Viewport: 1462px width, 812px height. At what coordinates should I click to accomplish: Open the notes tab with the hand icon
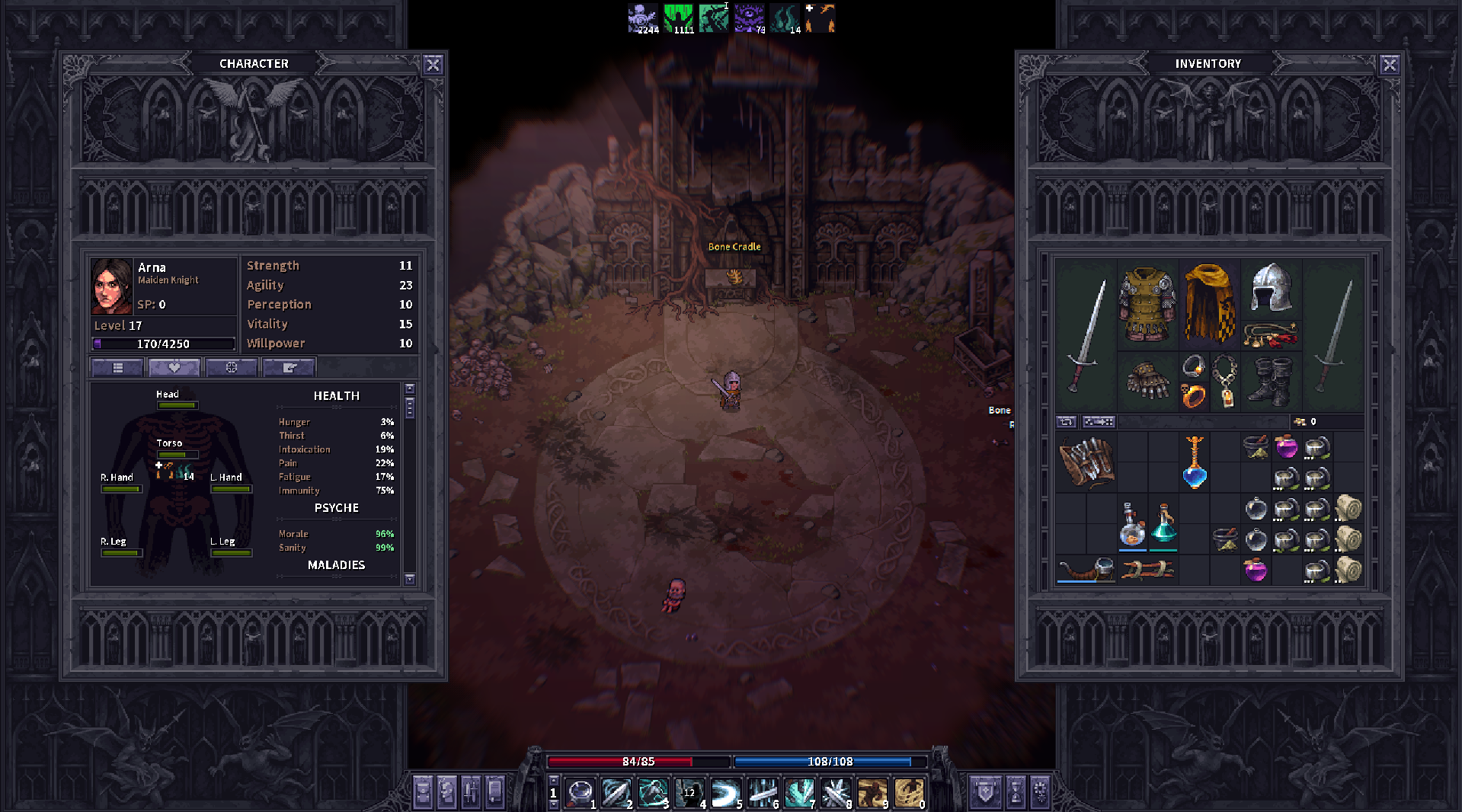click(x=287, y=367)
